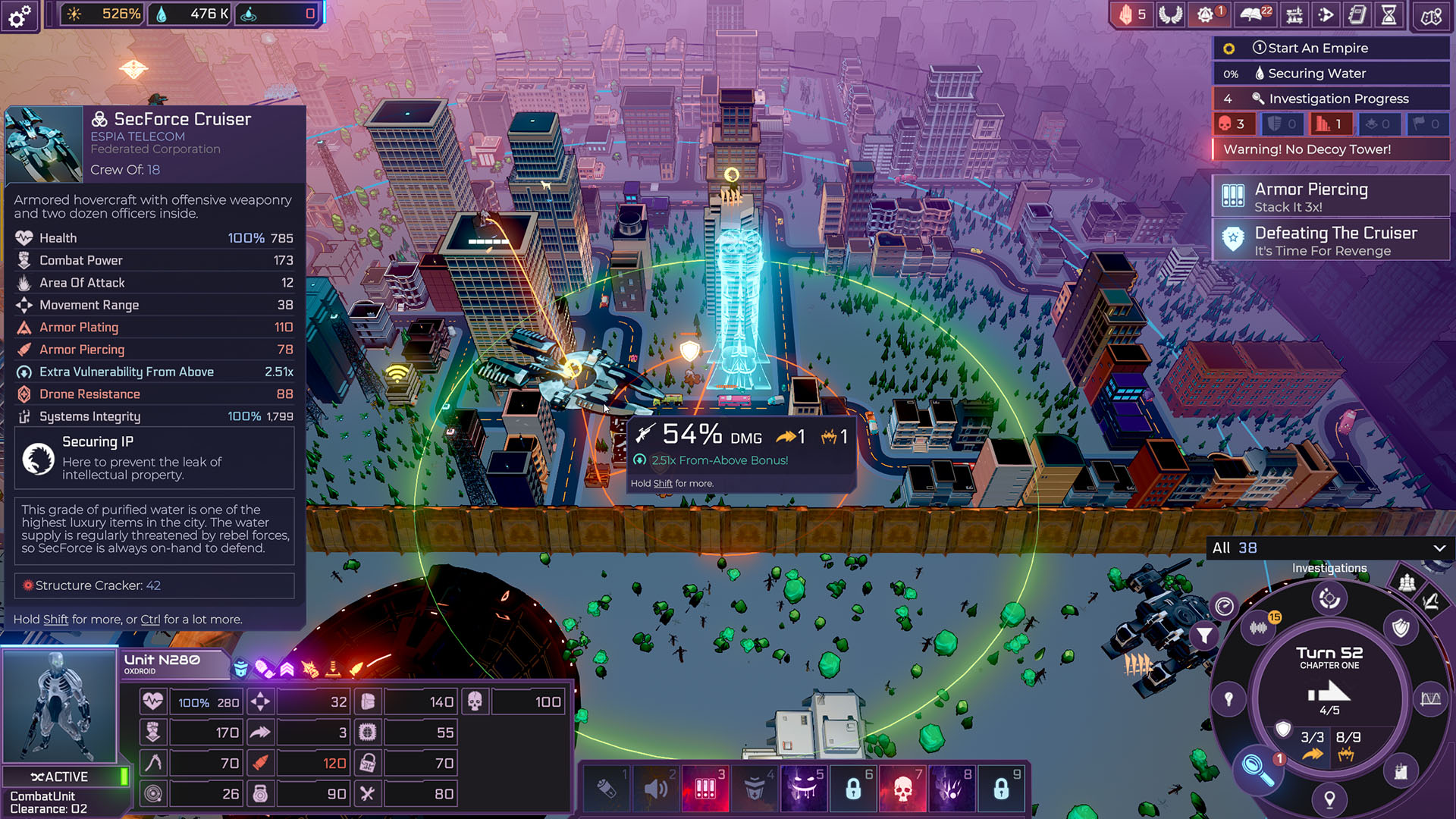
Task: Select the Defeating The Cruiser quest entry
Action: click(1331, 240)
